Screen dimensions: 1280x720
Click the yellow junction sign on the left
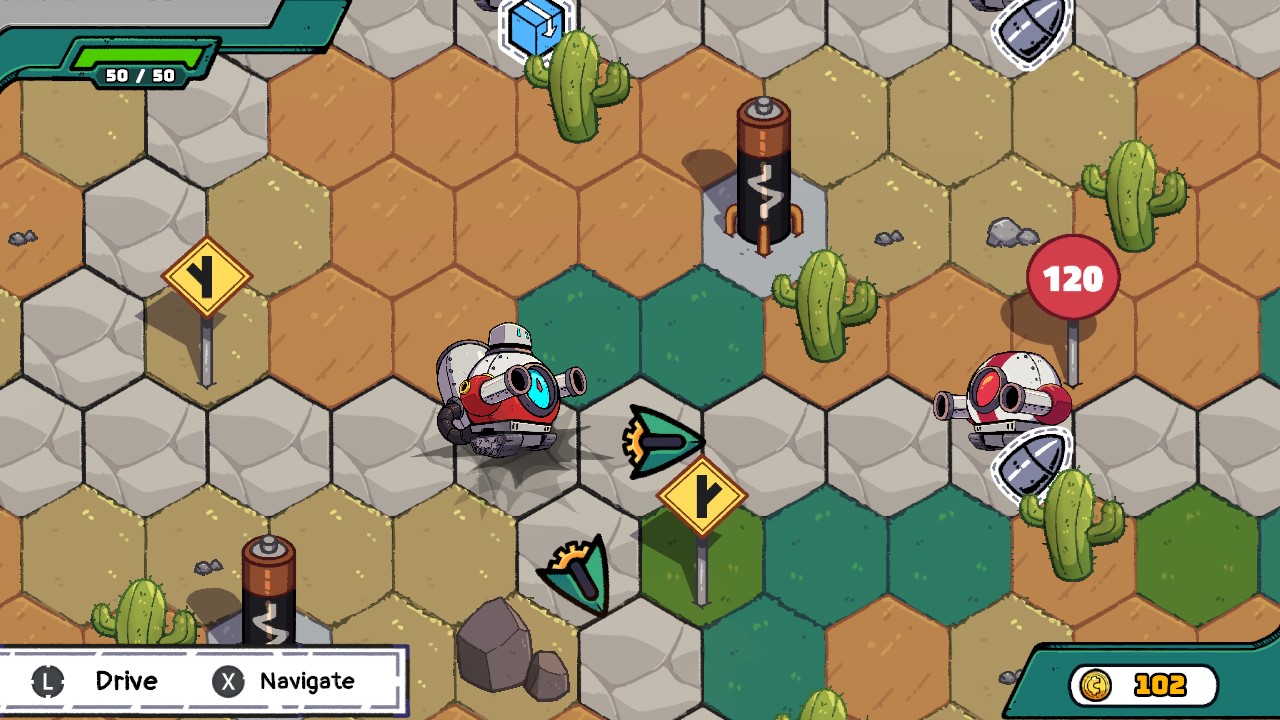[x=207, y=274]
